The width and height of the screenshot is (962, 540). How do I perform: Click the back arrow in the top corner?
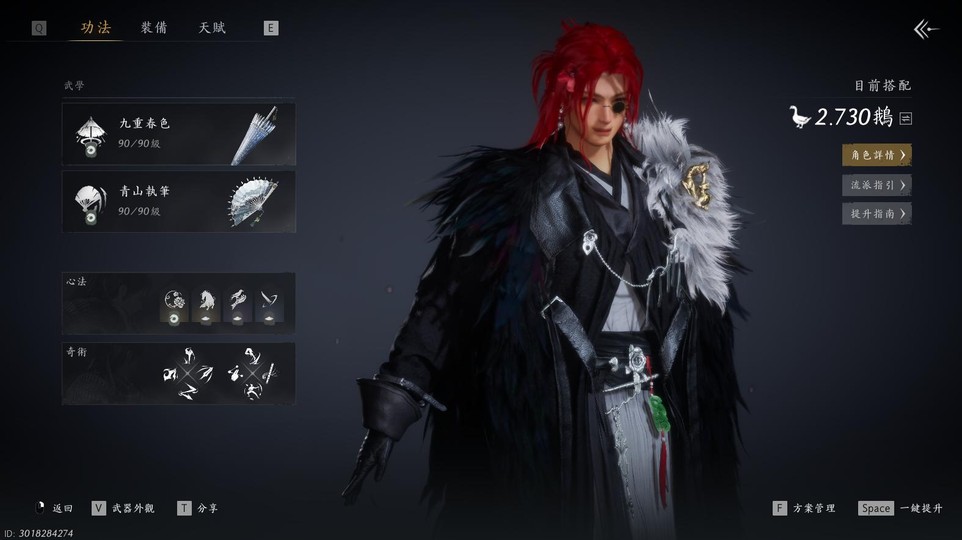click(x=926, y=29)
